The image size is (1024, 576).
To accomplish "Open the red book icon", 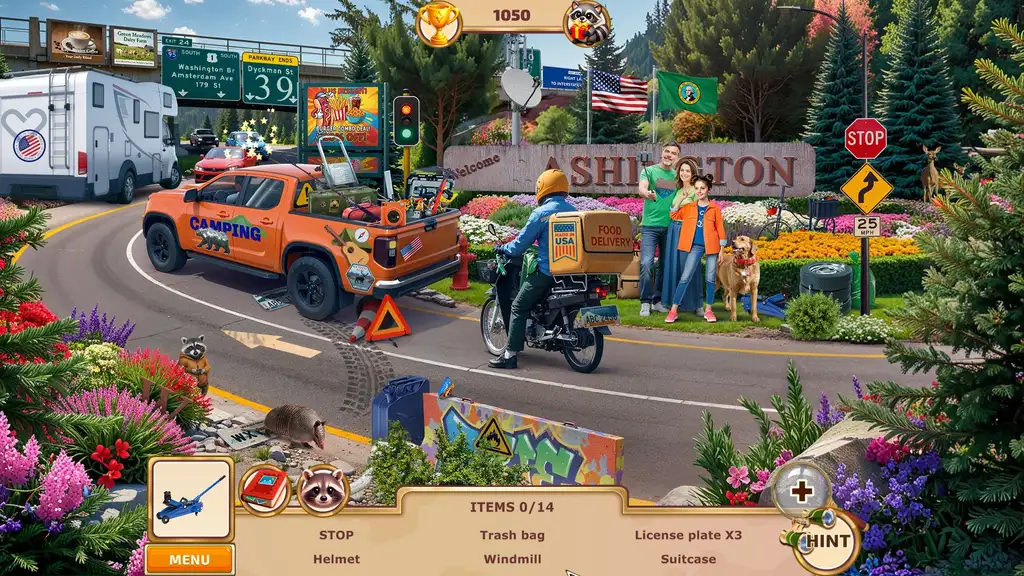I will pyautogui.click(x=264, y=490).
